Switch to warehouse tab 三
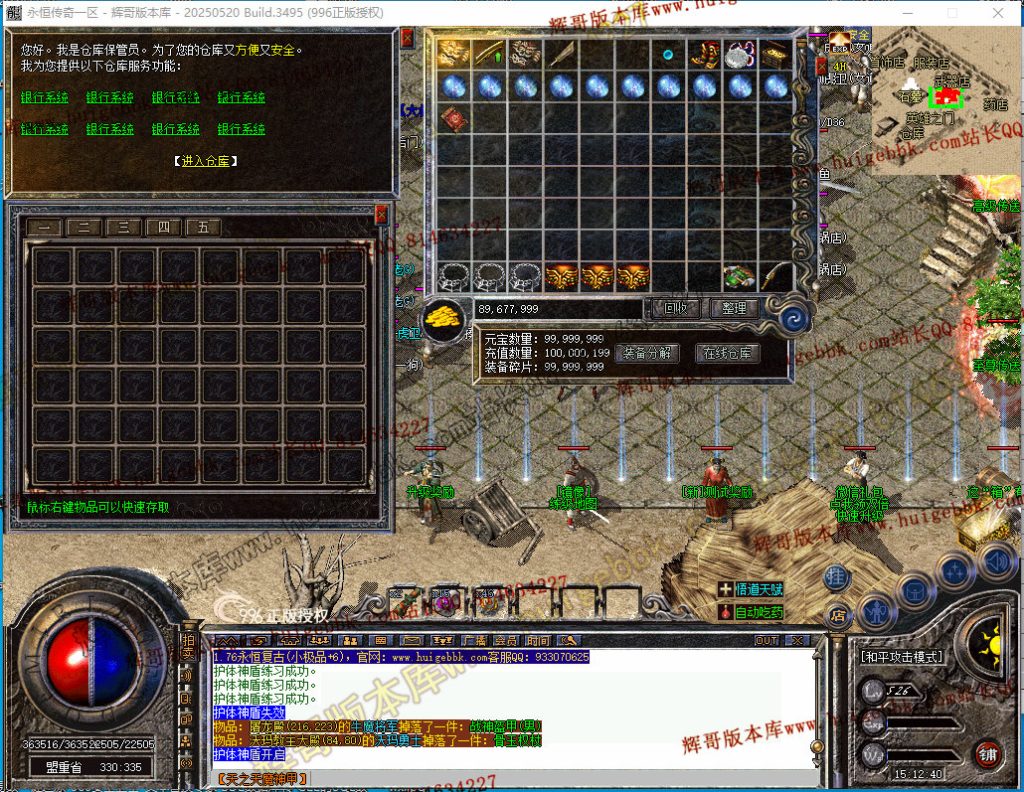Viewport: 1024px width, 792px height. [x=123, y=227]
